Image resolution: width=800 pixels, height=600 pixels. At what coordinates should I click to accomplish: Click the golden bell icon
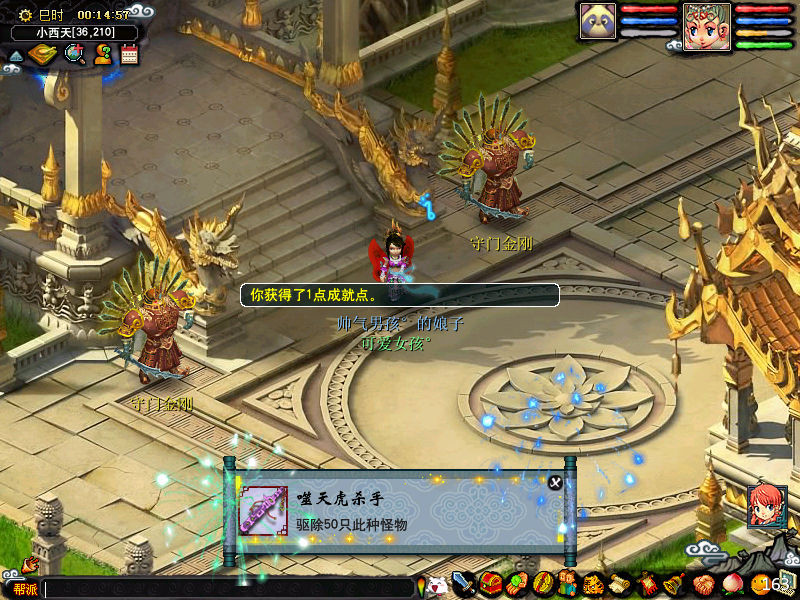672,583
